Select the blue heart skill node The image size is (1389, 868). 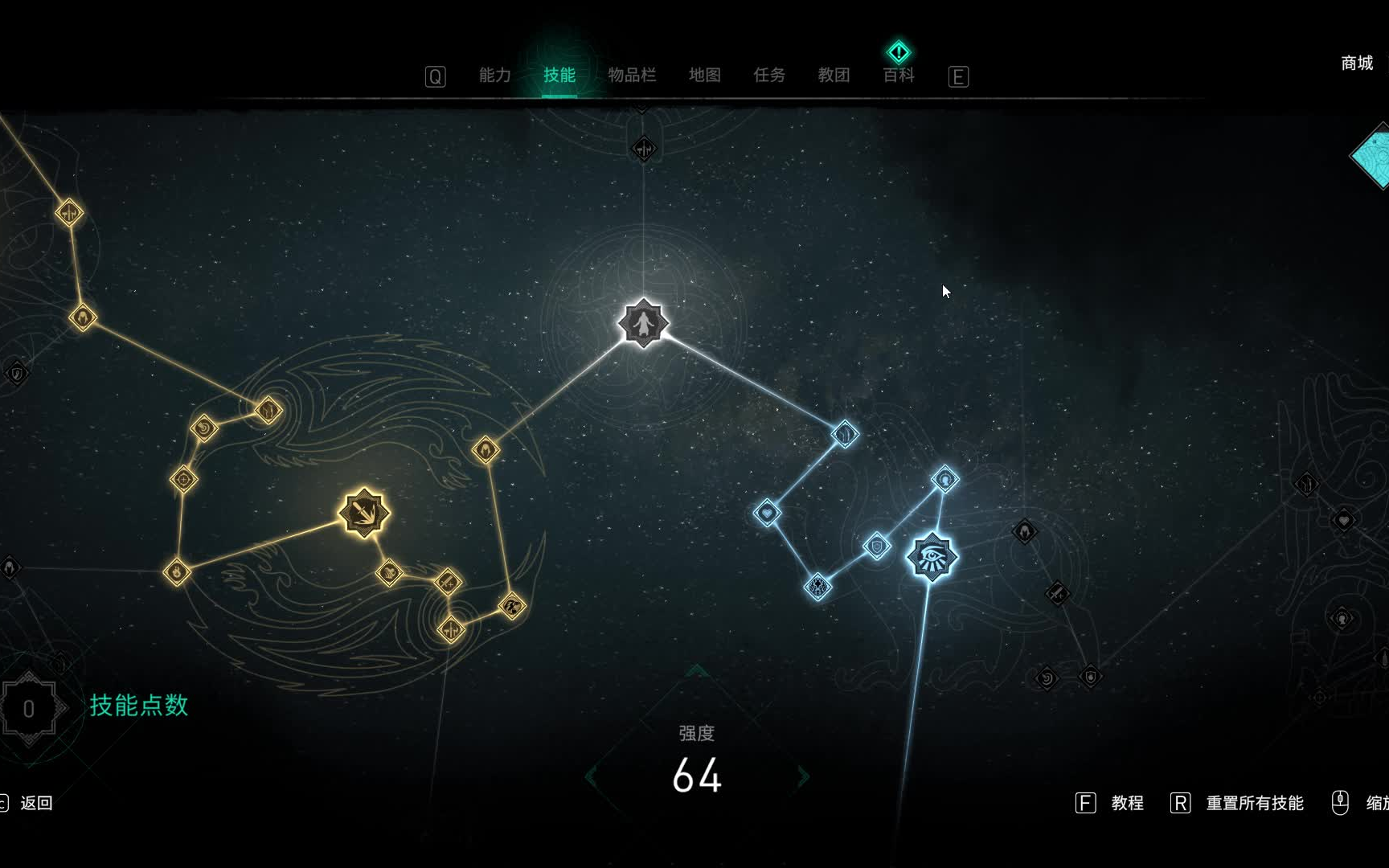coord(767,513)
